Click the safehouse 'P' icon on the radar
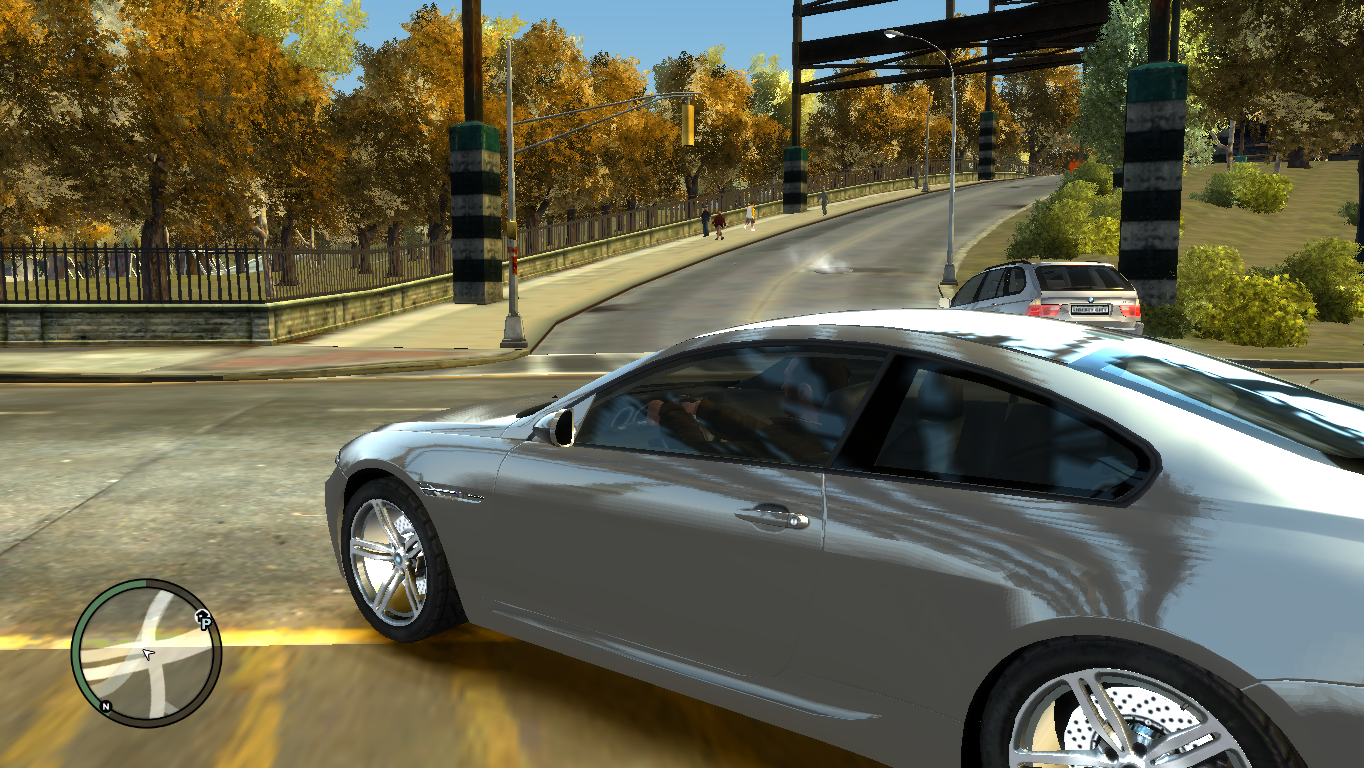Viewport: 1364px width, 768px height. coord(205,622)
